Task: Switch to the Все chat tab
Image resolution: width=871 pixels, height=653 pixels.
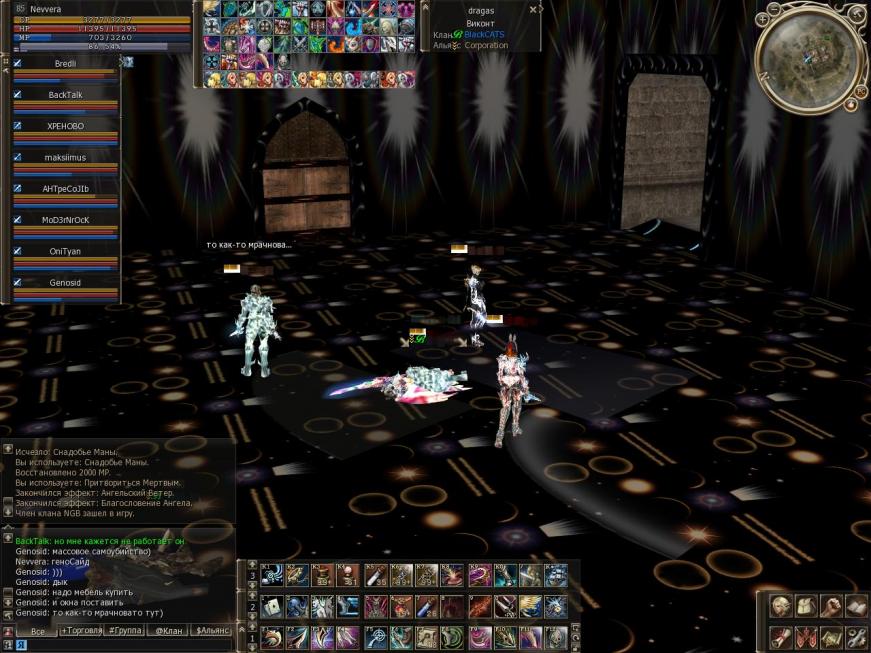Action: click(x=38, y=631)
